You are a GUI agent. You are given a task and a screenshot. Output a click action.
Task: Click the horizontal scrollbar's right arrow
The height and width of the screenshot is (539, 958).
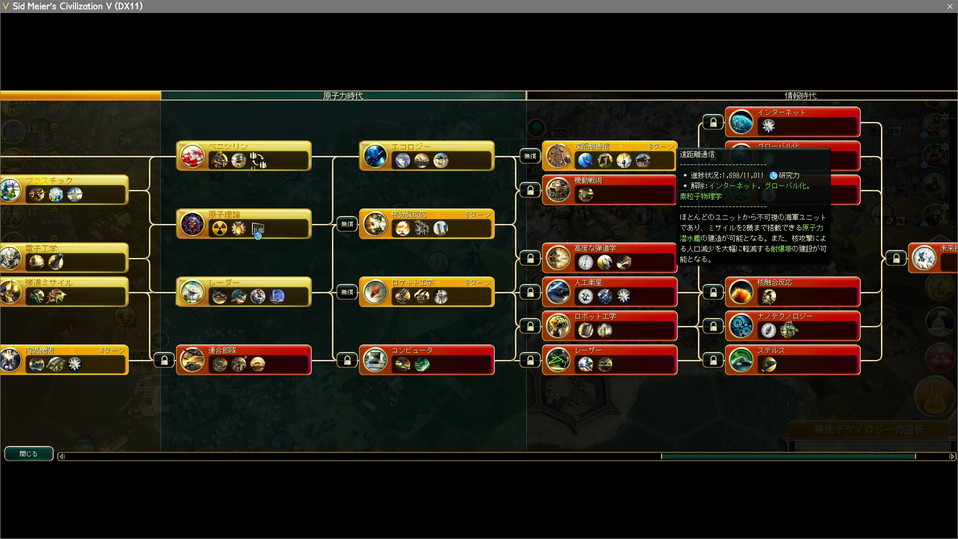click(x=951, y=456)
